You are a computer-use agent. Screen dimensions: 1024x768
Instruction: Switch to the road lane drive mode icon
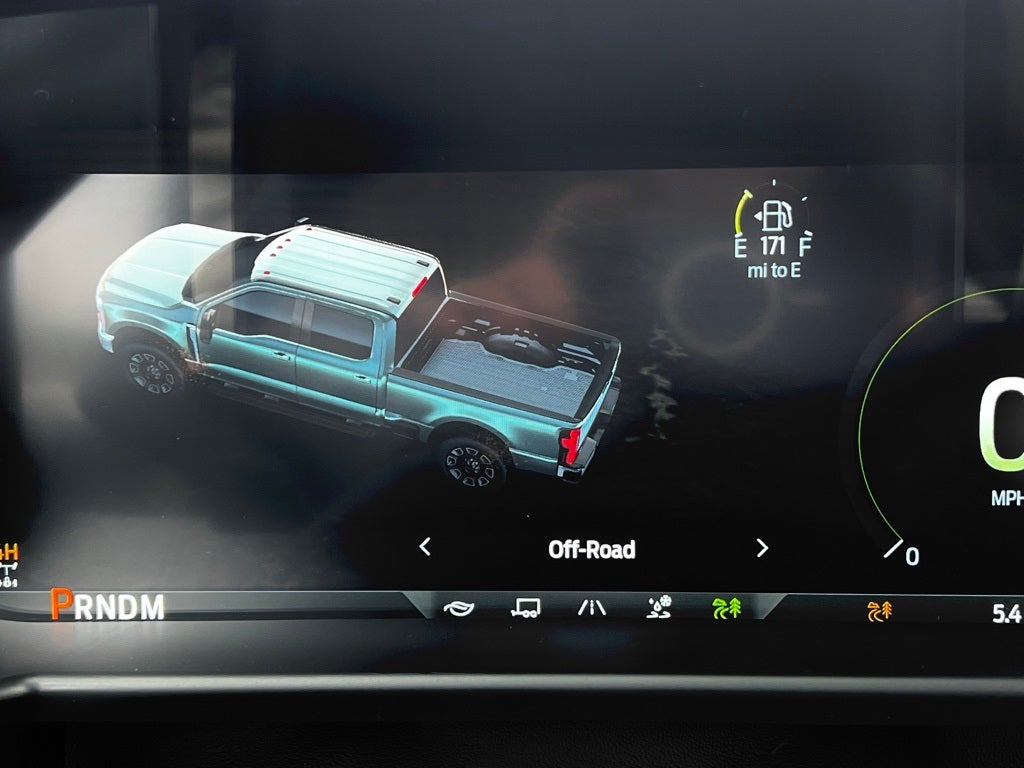tap(592, 607)
